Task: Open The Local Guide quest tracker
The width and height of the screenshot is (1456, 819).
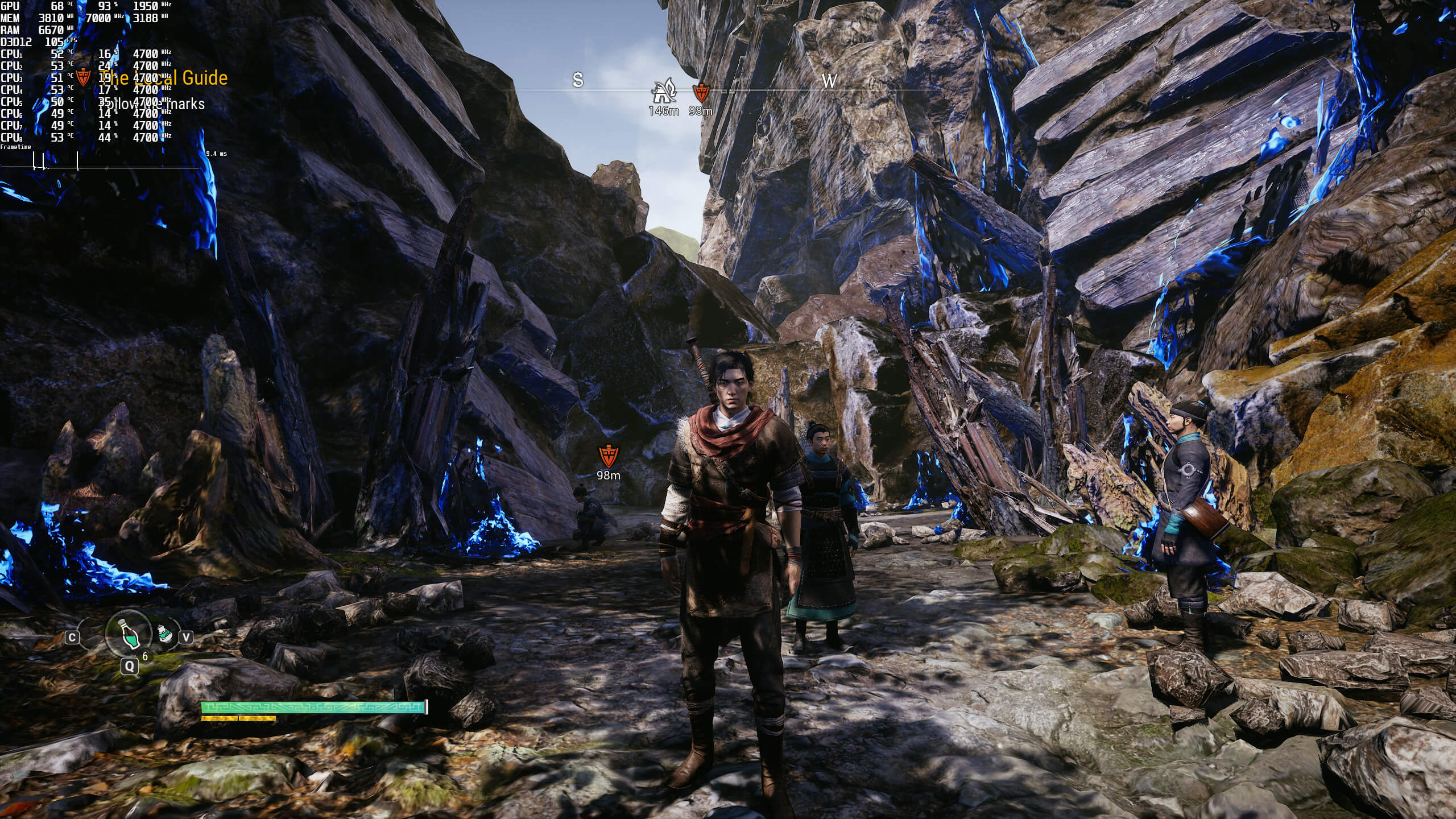Action: pyautogui.click(x=164, y=78)
